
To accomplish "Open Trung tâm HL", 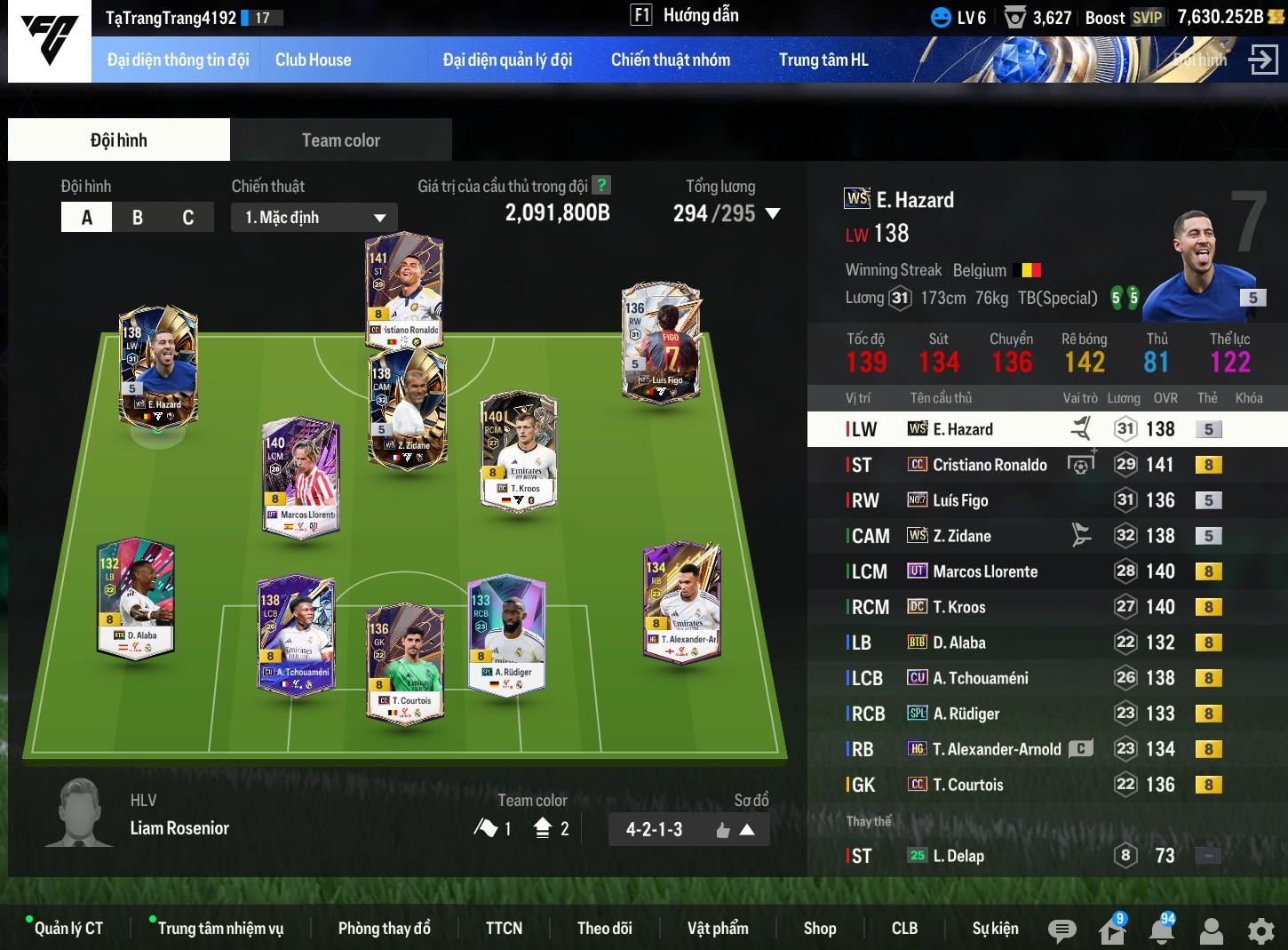I will (x=823, y=60).
